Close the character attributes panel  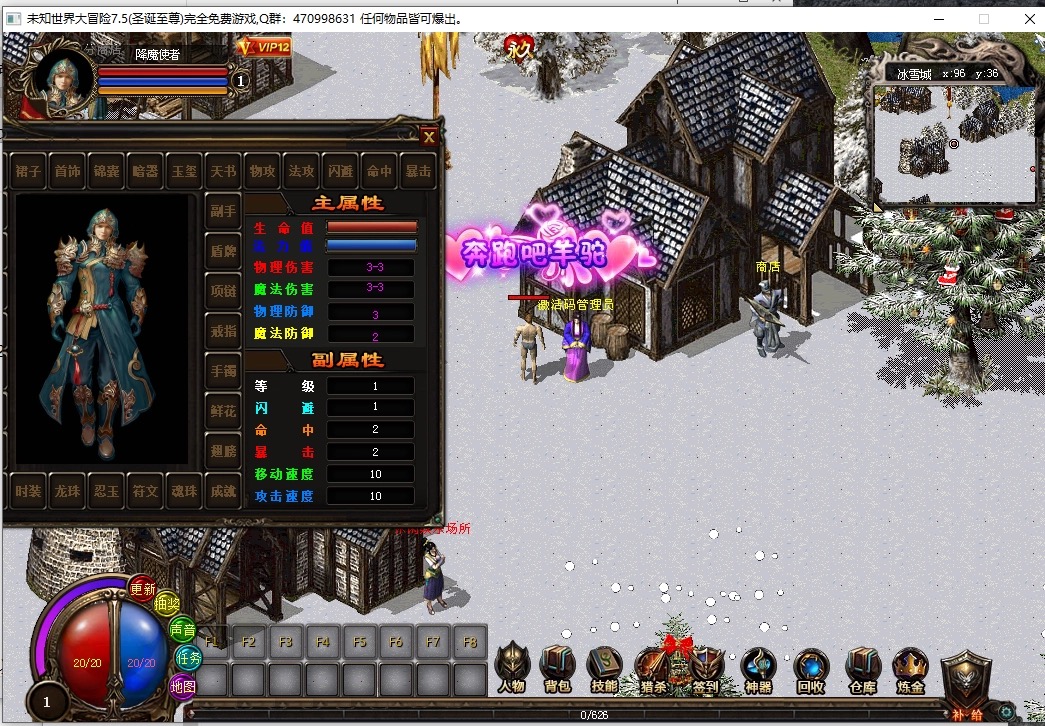428,137
